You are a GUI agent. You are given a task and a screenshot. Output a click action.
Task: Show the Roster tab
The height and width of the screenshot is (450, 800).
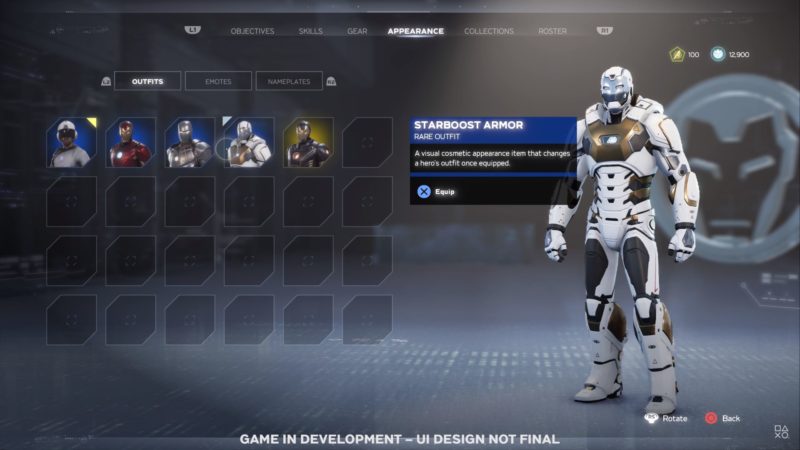point(552,31)
